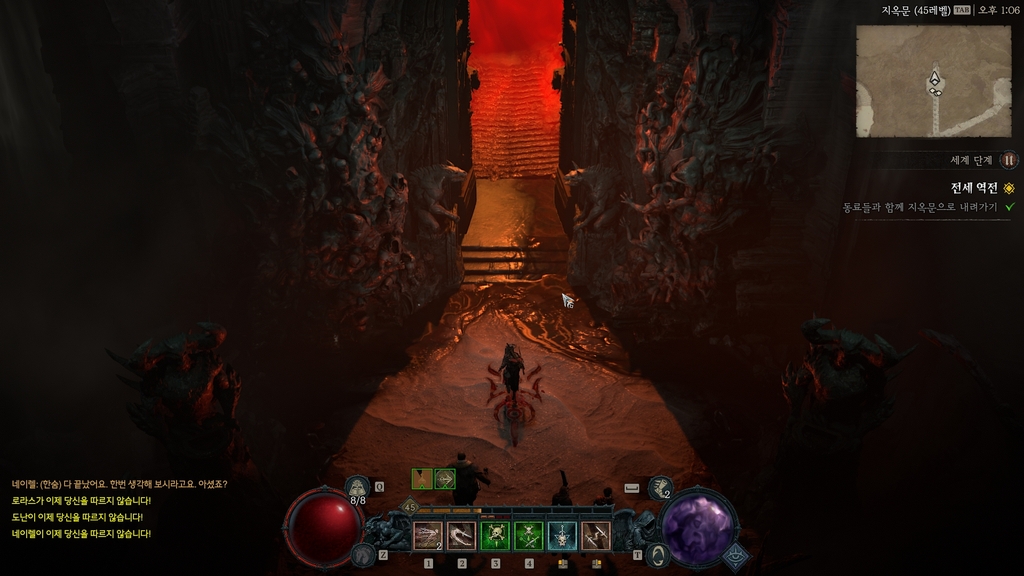Click the town portal icon
The width and height of the screenshot is (1024, 576).
tap(657, 554)
